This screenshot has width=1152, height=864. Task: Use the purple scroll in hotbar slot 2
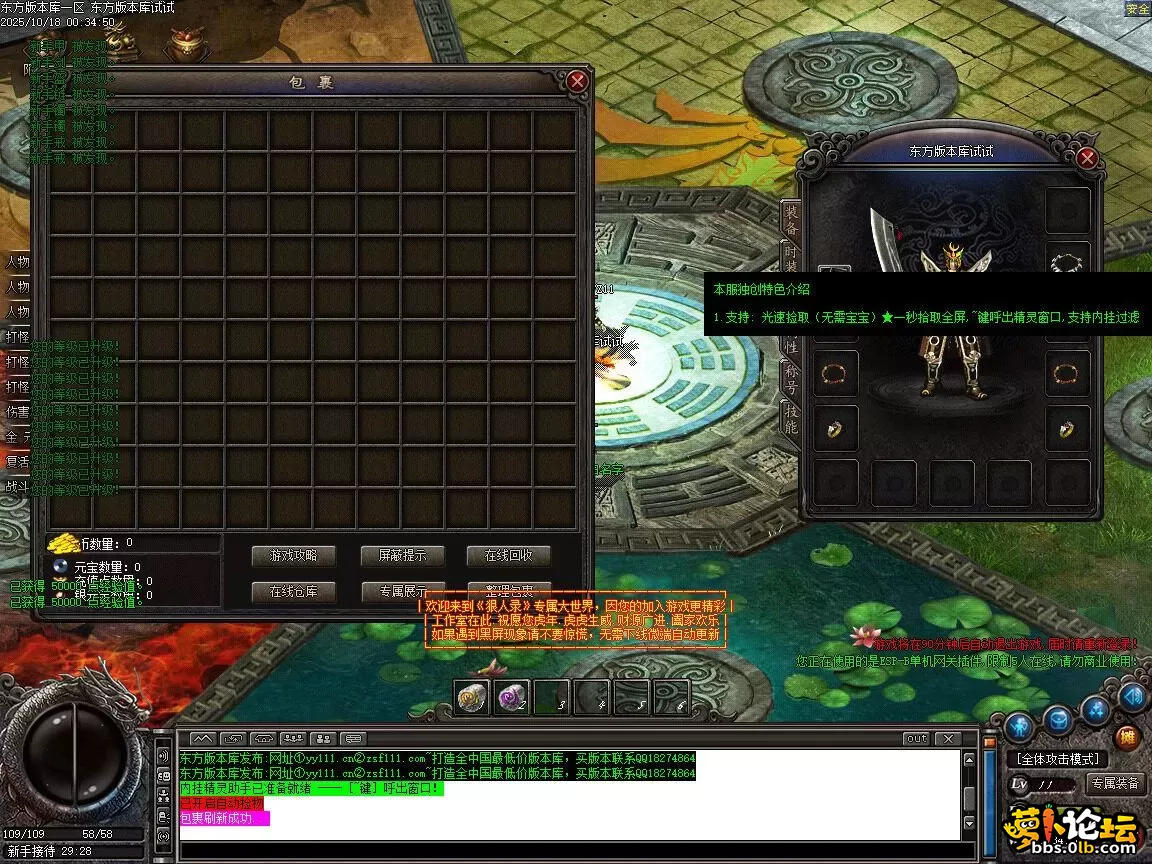click(x=513, y=697)
